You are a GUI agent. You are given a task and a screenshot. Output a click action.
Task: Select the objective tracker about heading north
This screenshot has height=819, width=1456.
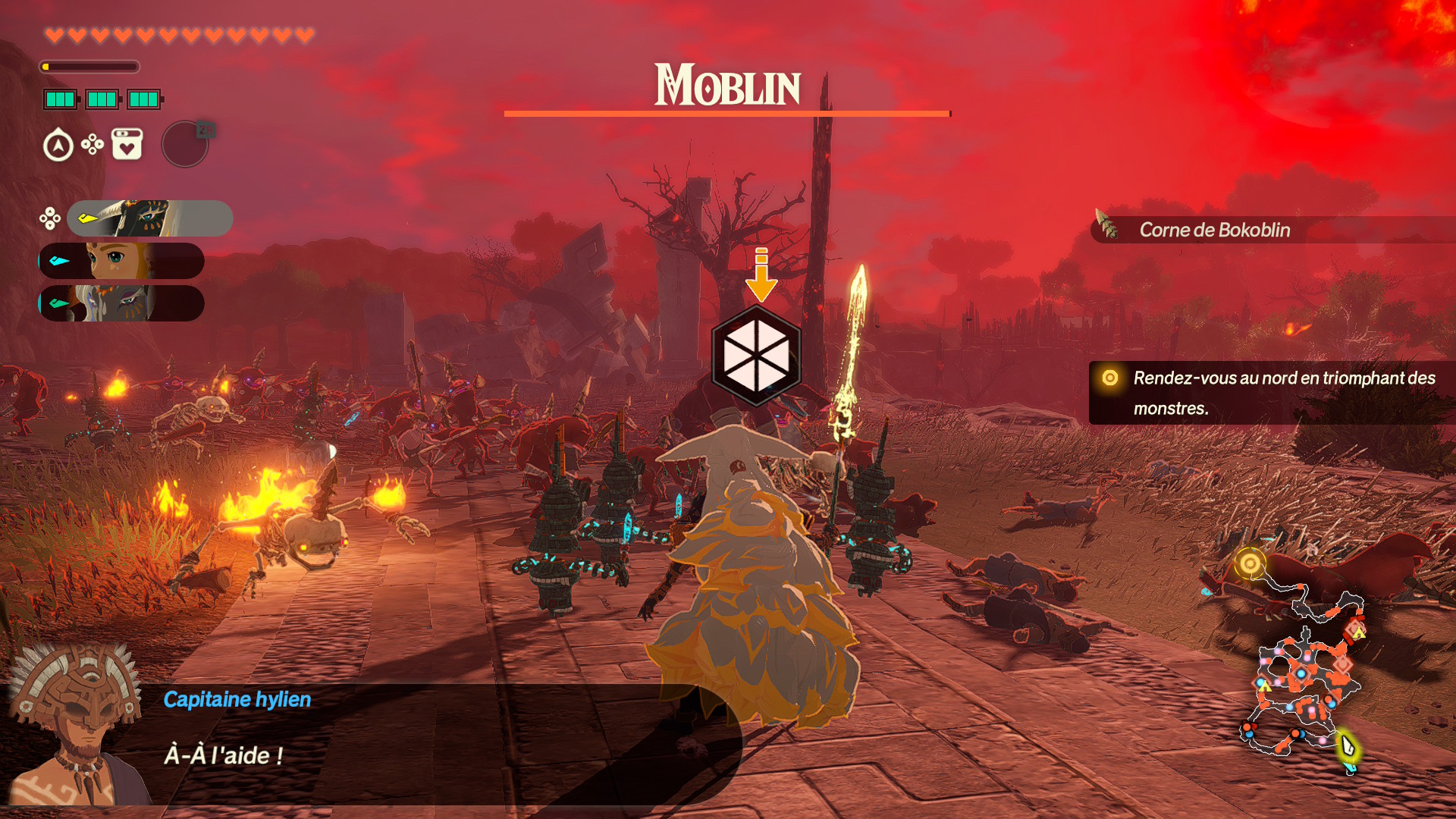tap(1272, 393)
